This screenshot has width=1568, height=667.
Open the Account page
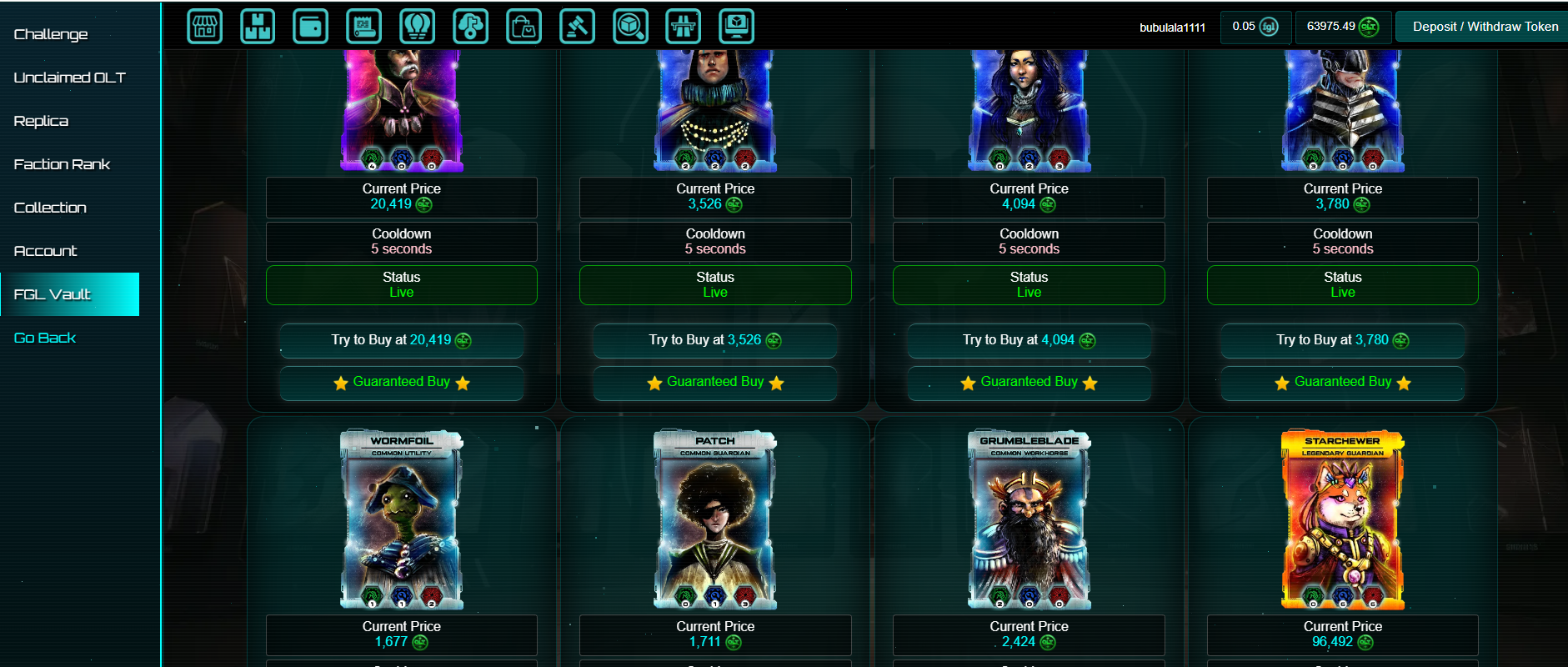[46, 251]
